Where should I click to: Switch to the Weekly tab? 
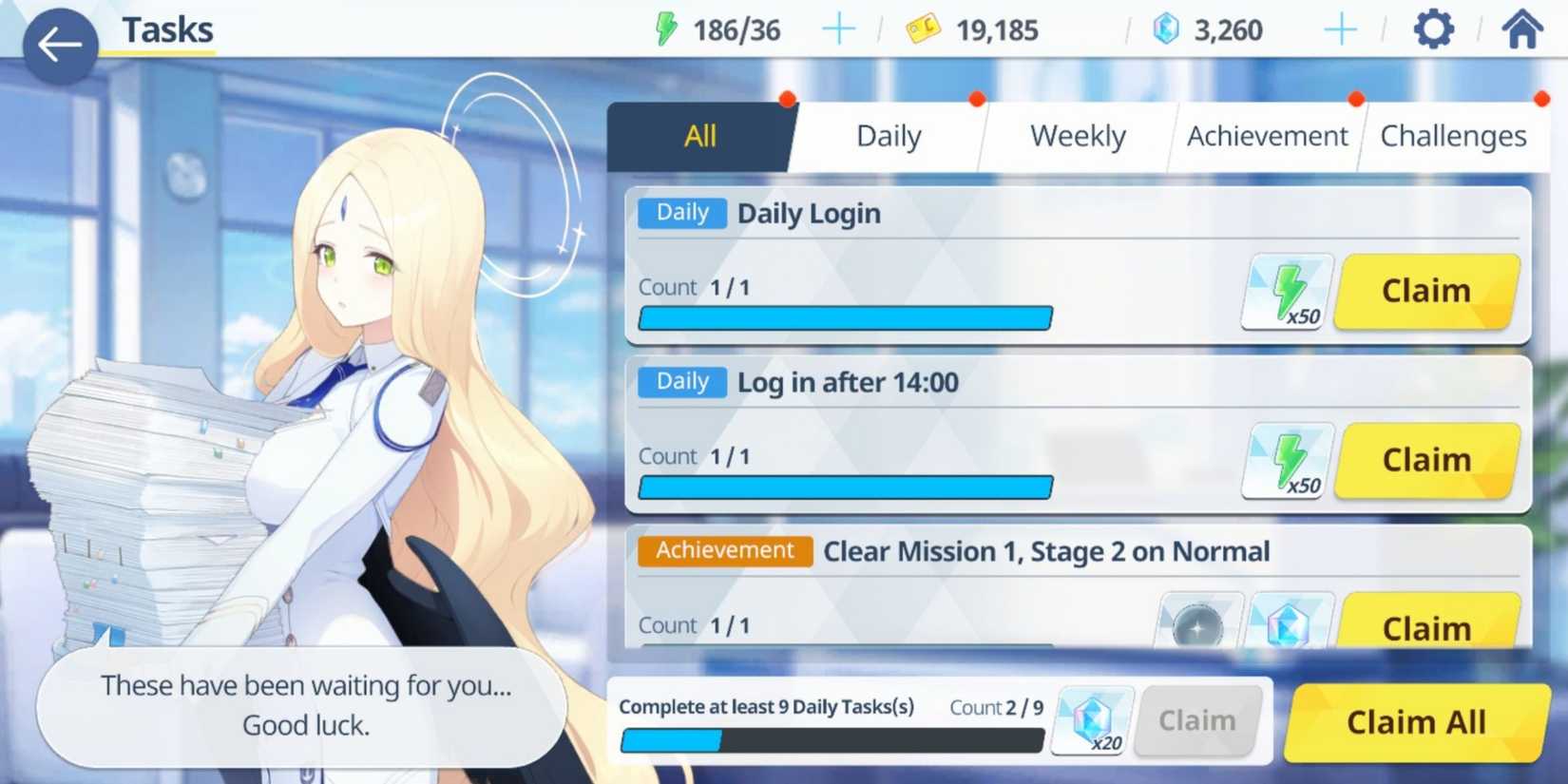coord(1076,136)
